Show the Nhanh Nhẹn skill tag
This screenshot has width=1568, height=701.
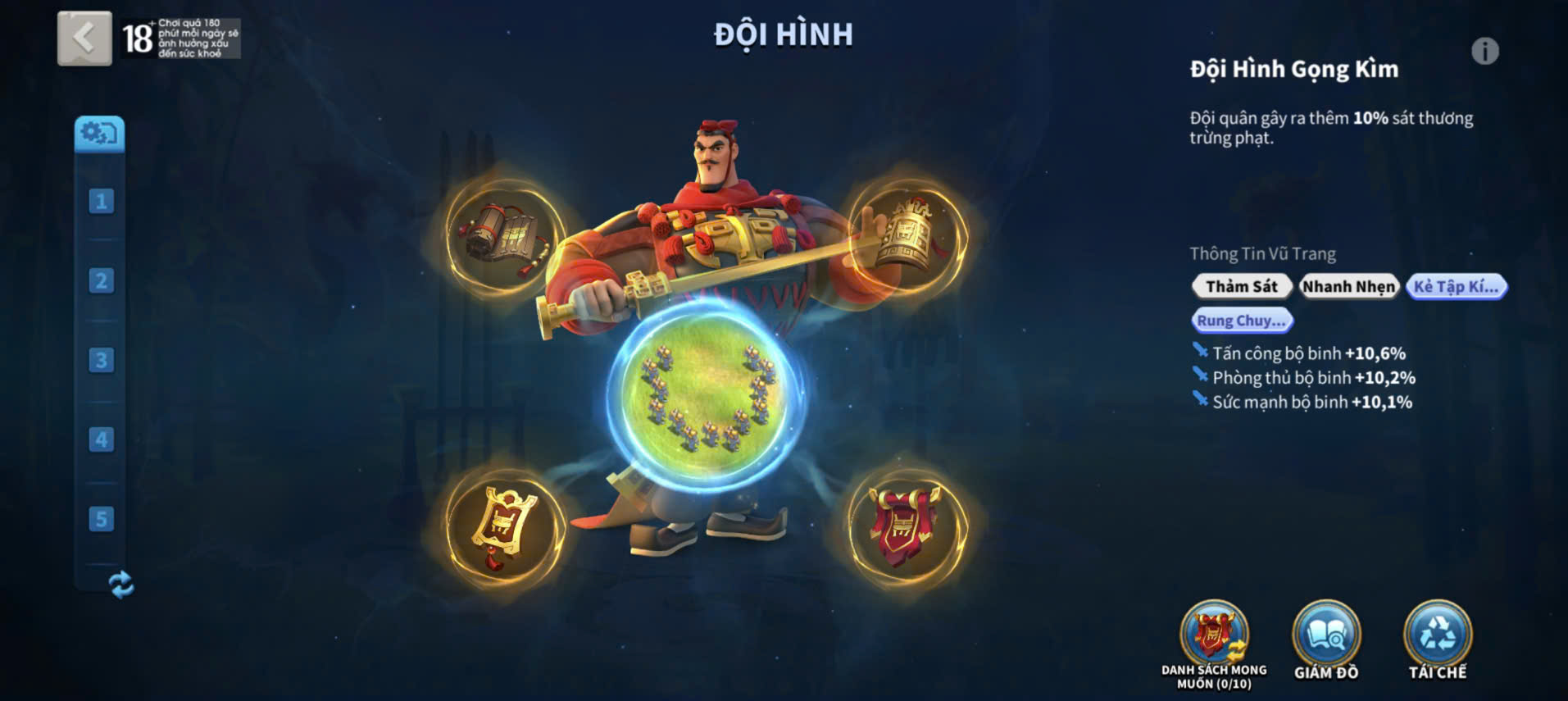1348,286
